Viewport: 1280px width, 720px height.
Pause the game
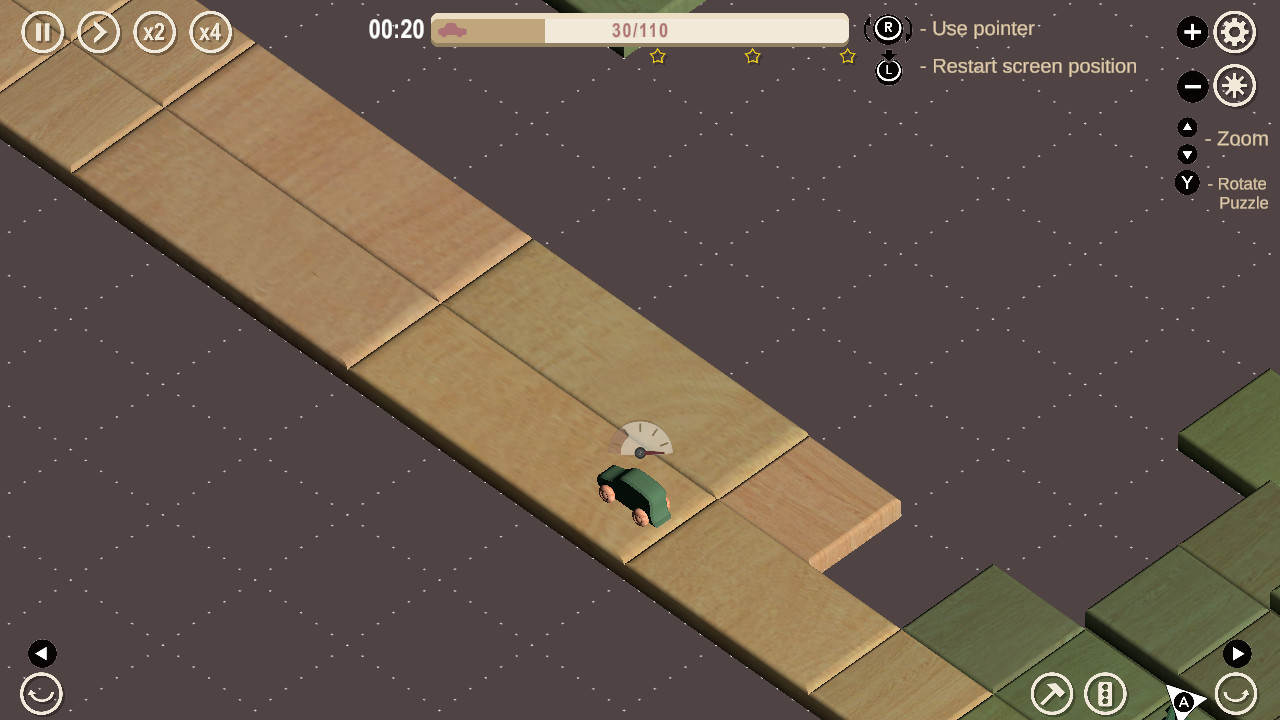coord(42,32)
